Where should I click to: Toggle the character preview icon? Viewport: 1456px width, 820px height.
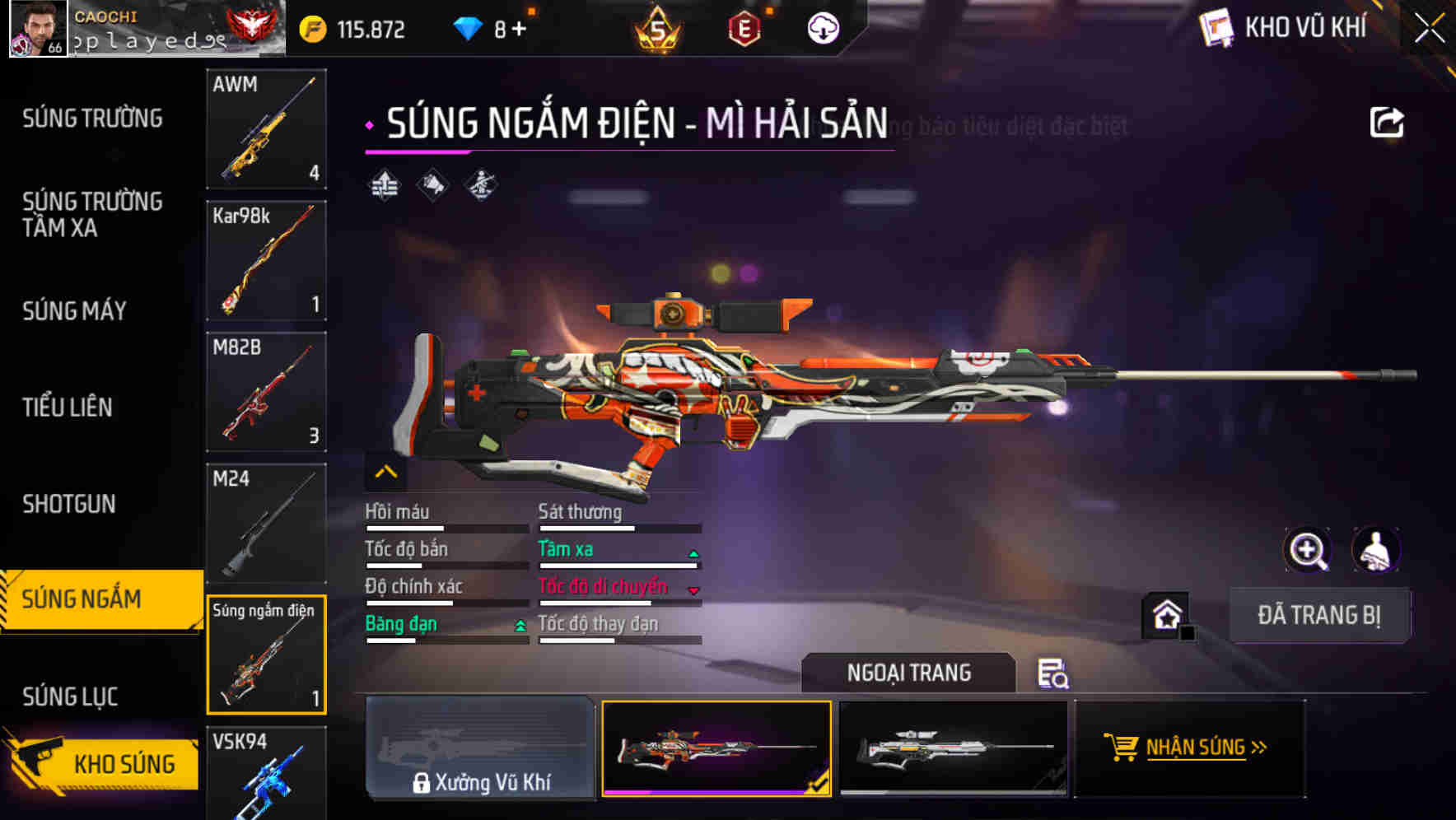pyautogui.click(x=1375, y=549)
